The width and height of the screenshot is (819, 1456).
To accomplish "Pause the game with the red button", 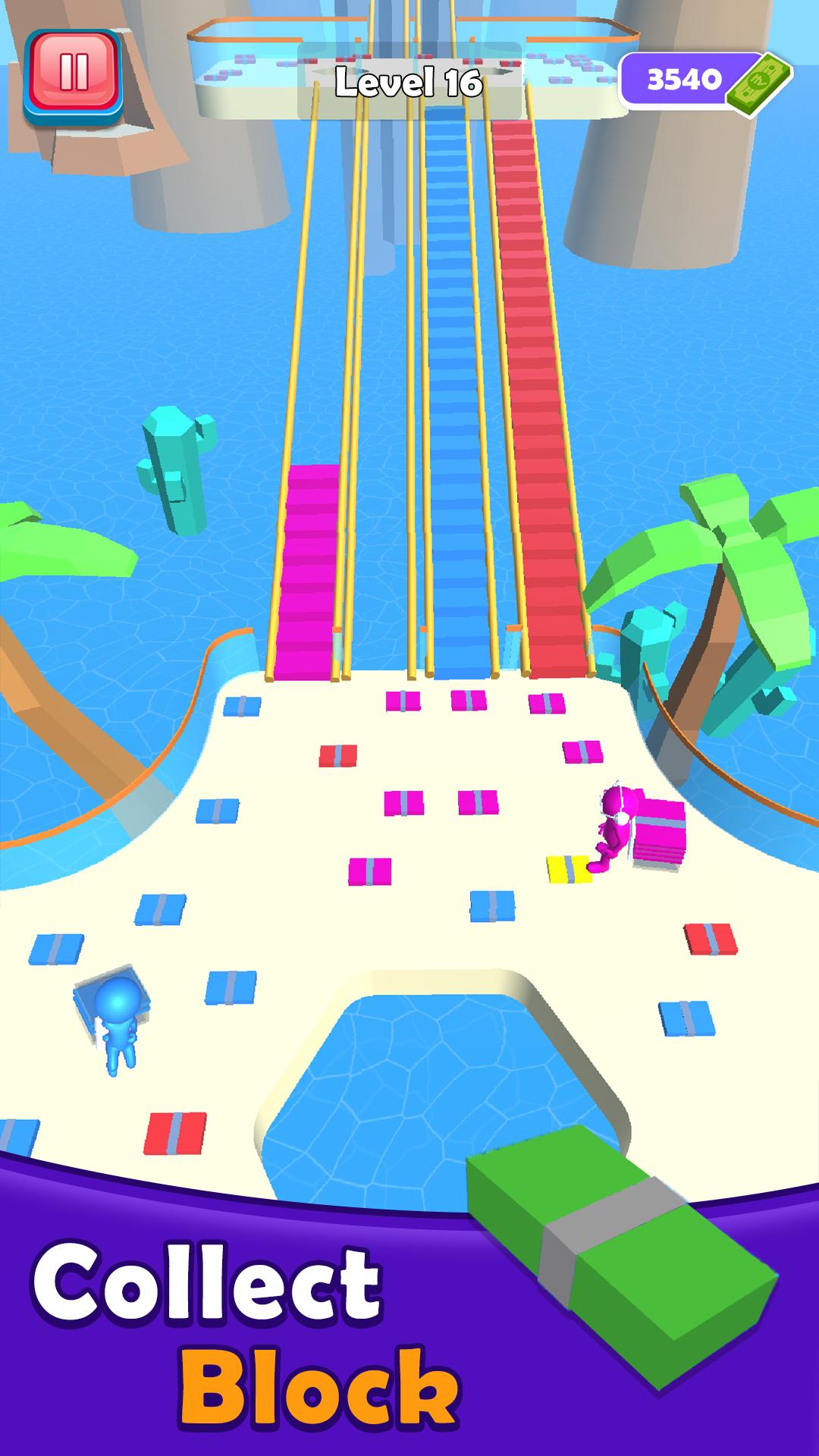I will [73, 74].
